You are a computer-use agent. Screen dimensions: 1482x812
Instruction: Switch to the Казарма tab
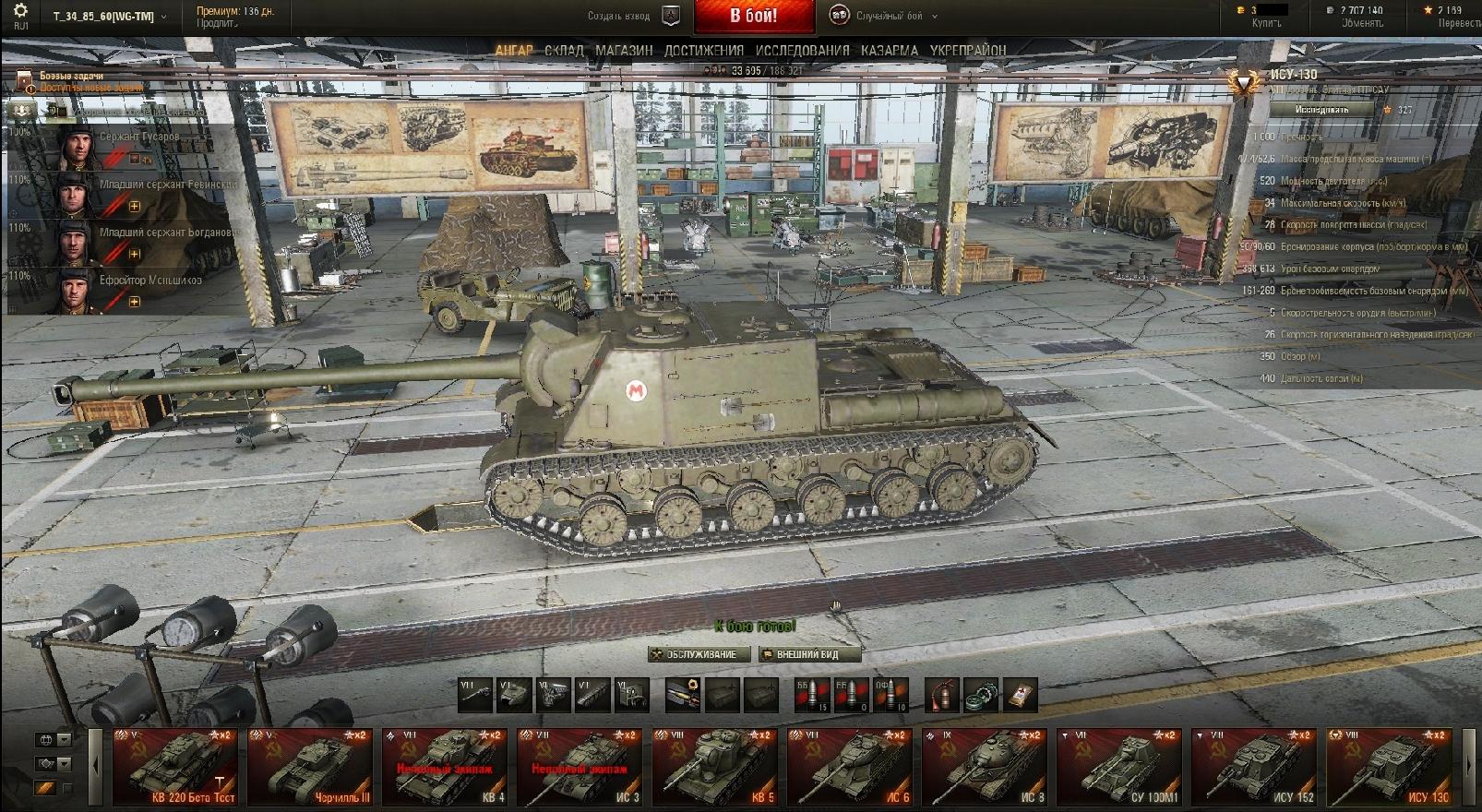(890, 51)
